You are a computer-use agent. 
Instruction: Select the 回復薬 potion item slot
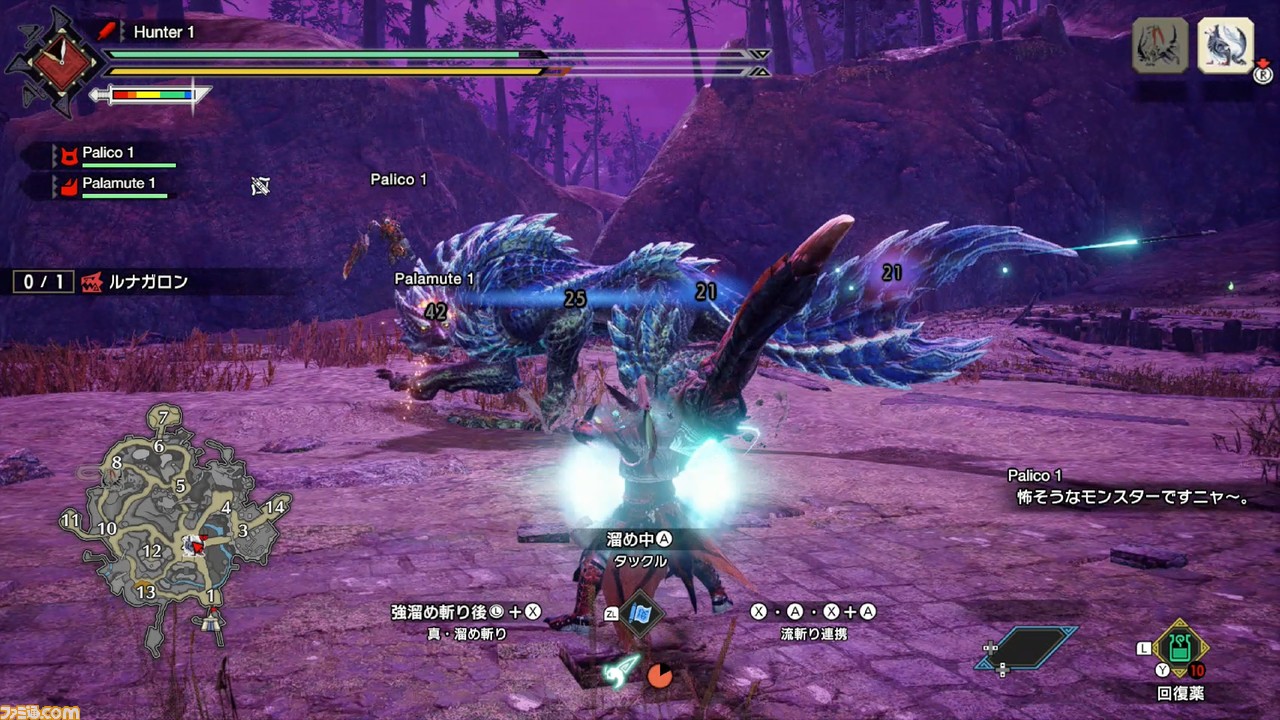[x=1180, y=651]
